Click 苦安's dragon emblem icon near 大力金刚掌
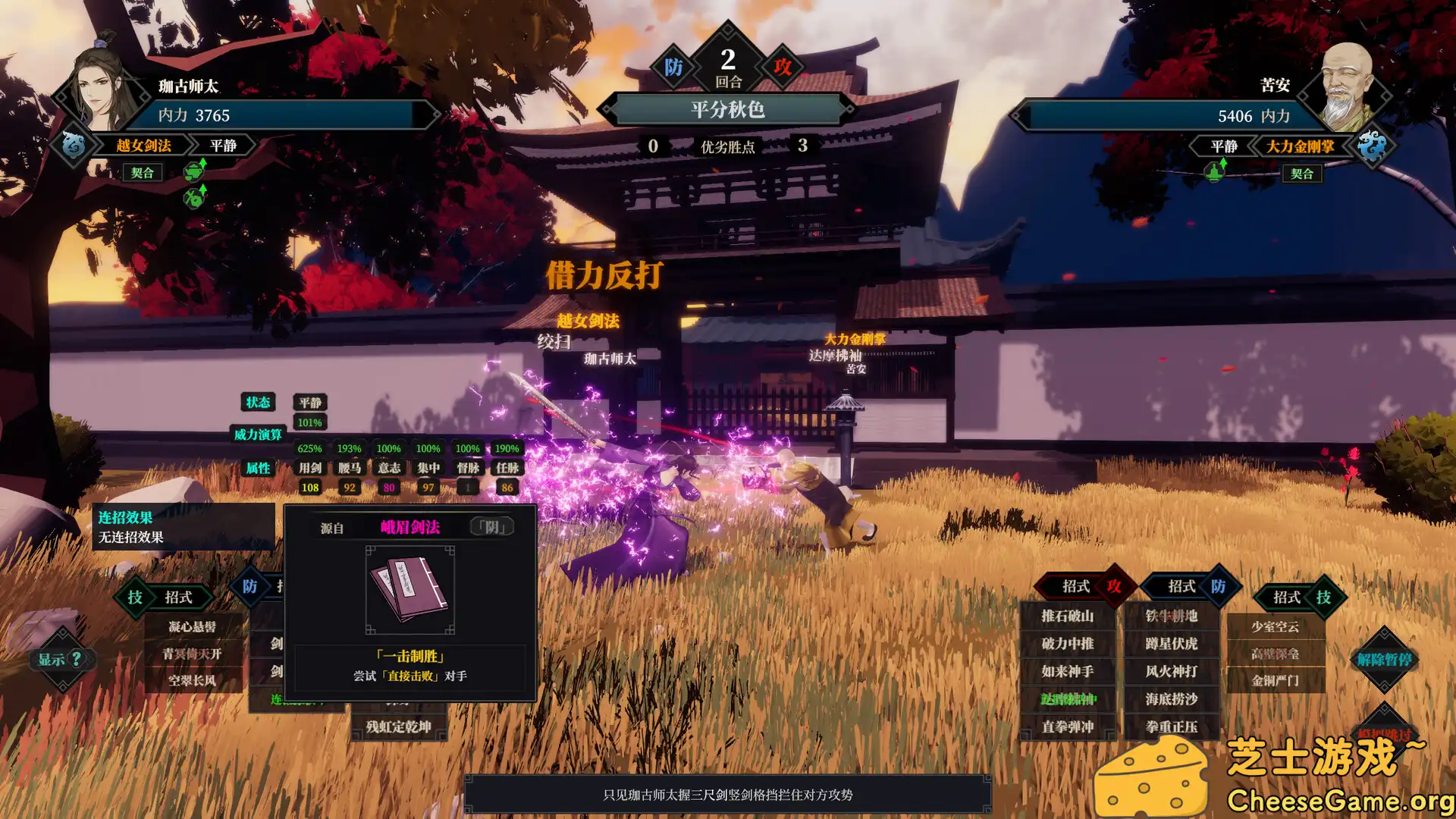1456x819 pixels. [x=1374, y=146]
